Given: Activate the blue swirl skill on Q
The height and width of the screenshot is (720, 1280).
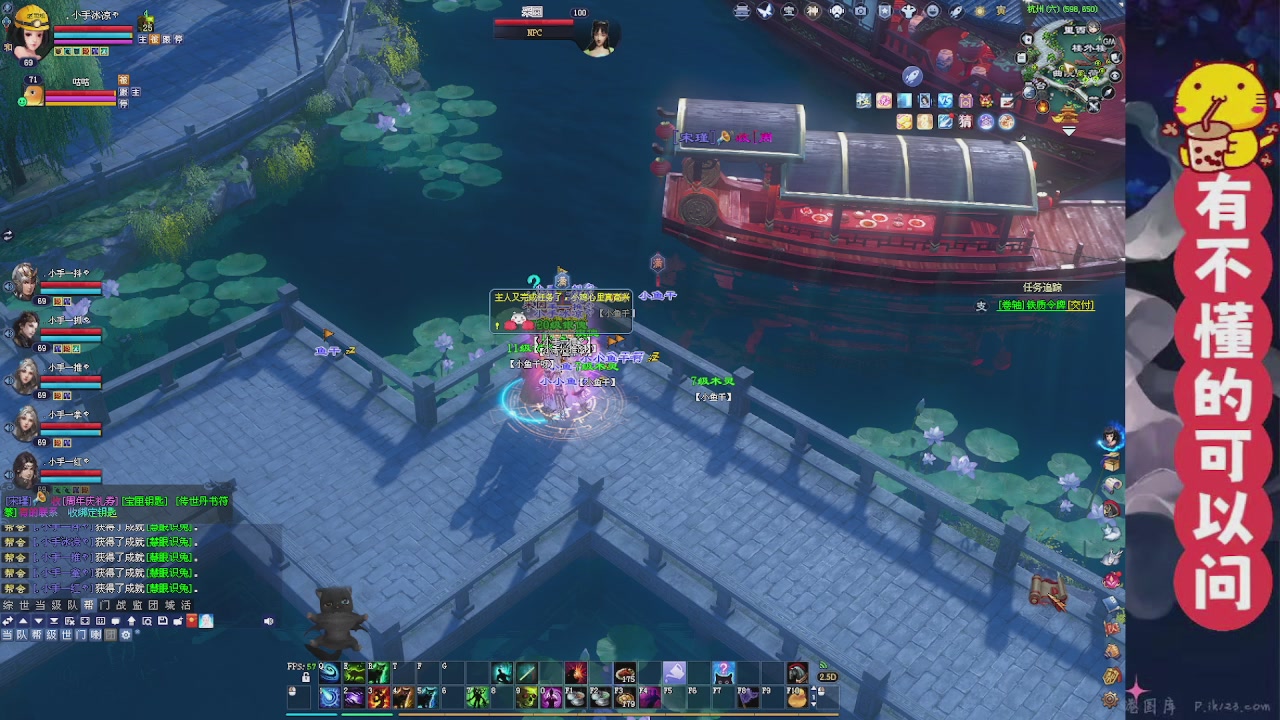Looking at the screenshot, I should [x=329, y=673].
